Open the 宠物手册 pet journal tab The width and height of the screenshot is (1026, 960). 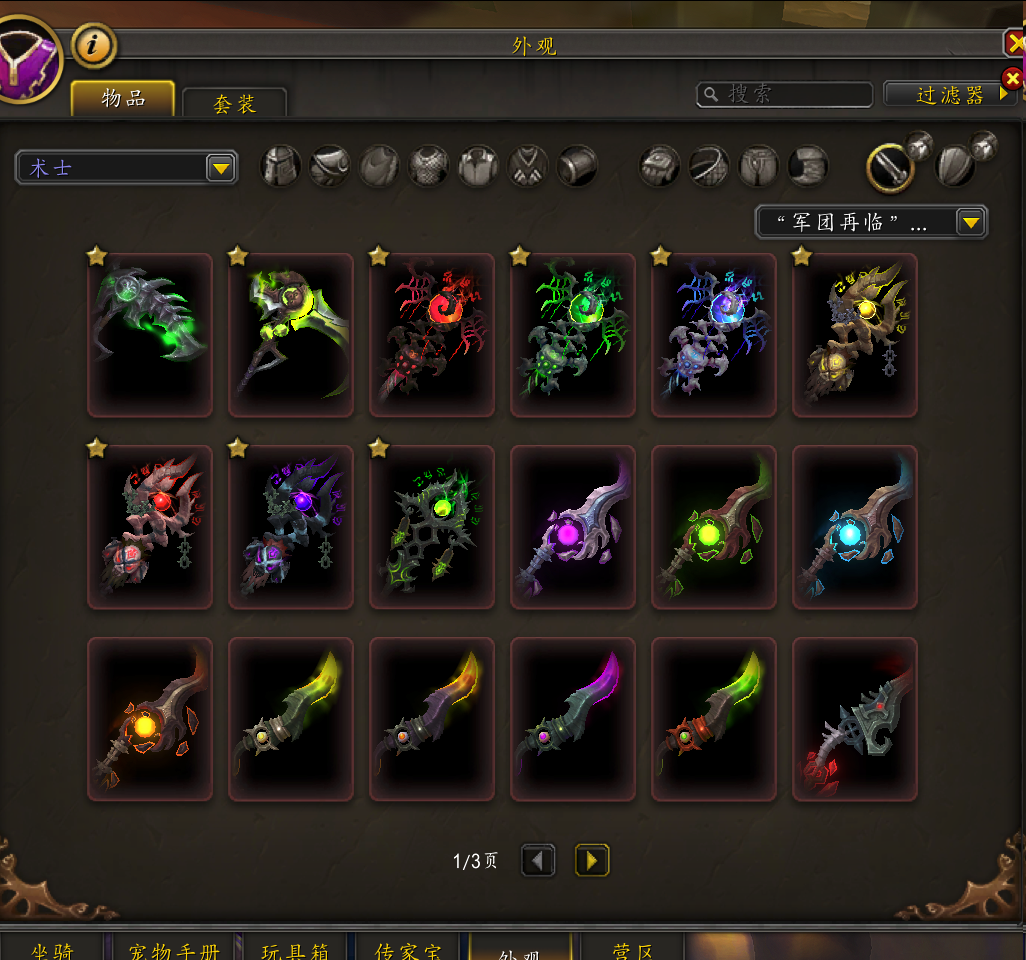point(174,947)
